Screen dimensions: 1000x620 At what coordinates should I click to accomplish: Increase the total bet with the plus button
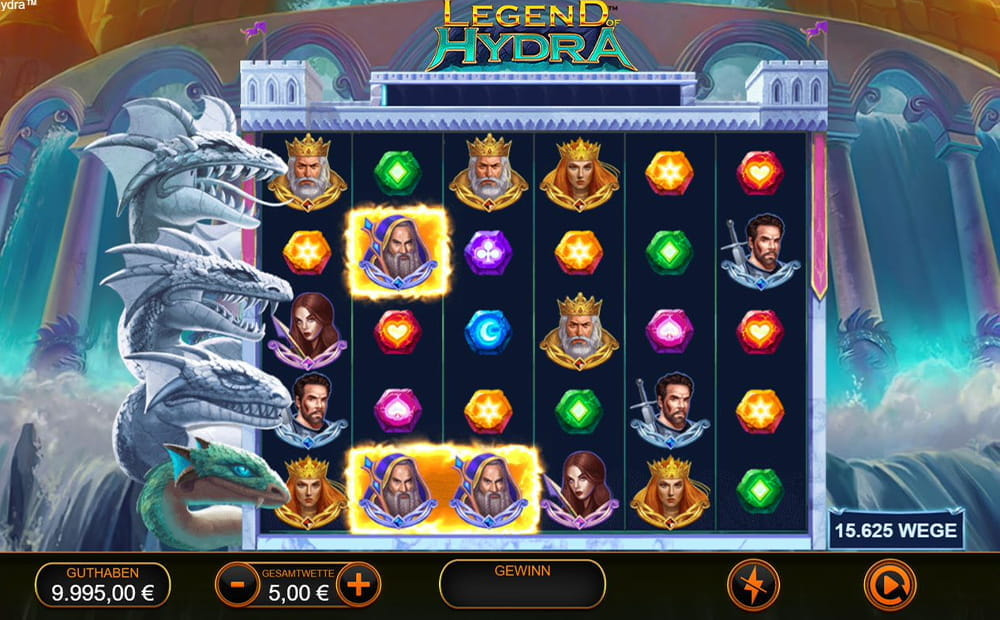(x=358, y=584)
